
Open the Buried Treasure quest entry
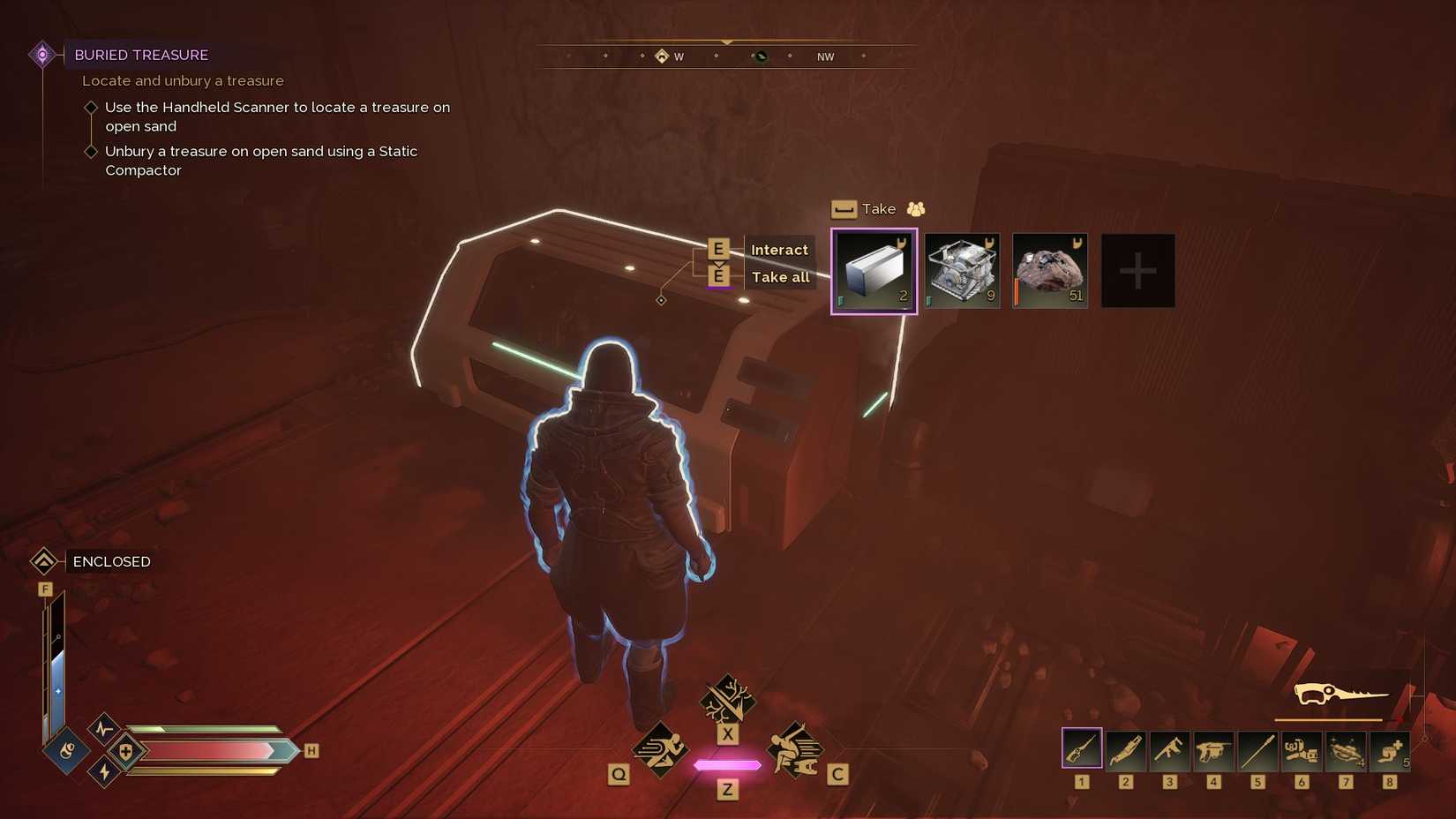click(141, 55)
